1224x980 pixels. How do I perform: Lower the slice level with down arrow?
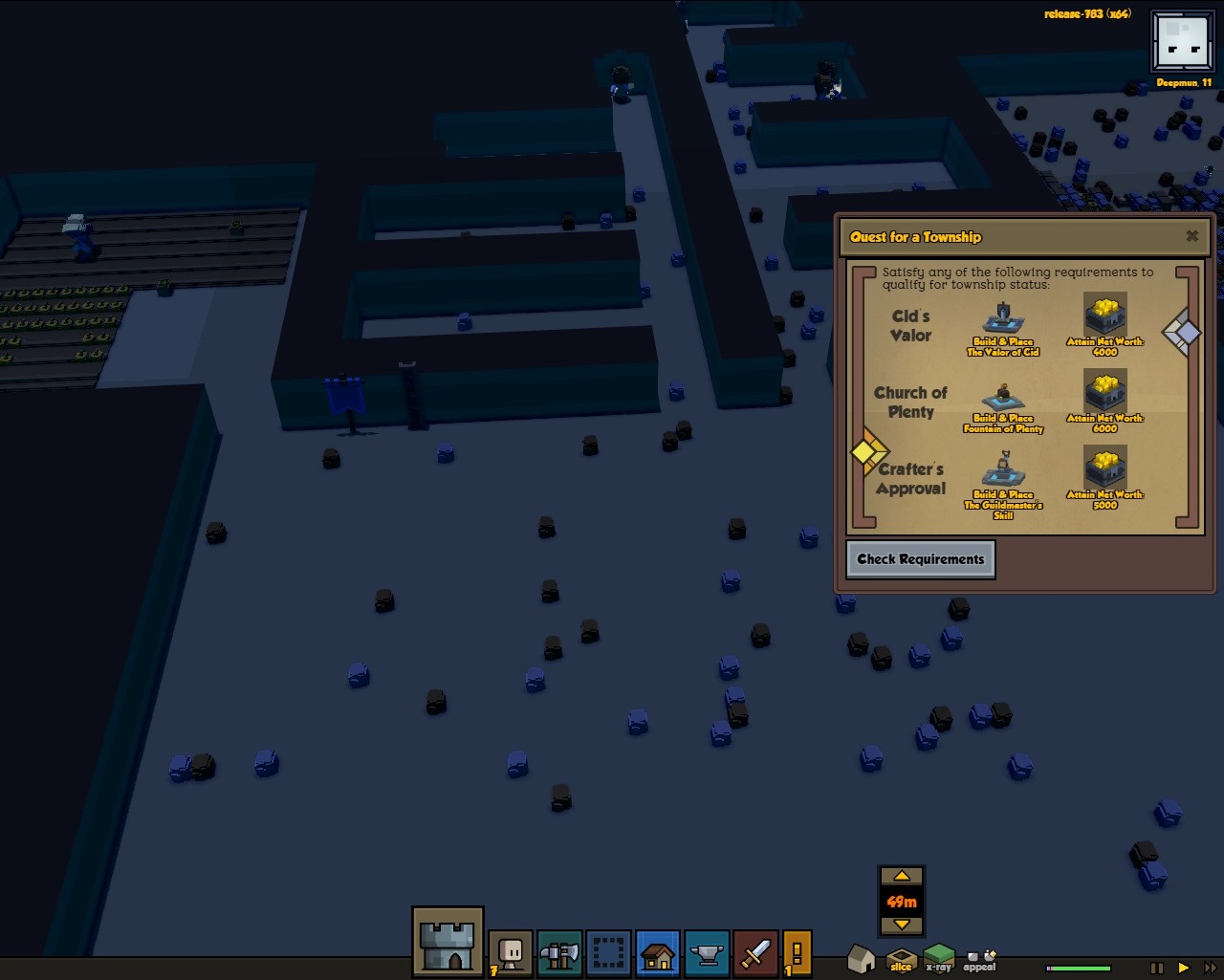click(902, 925)
